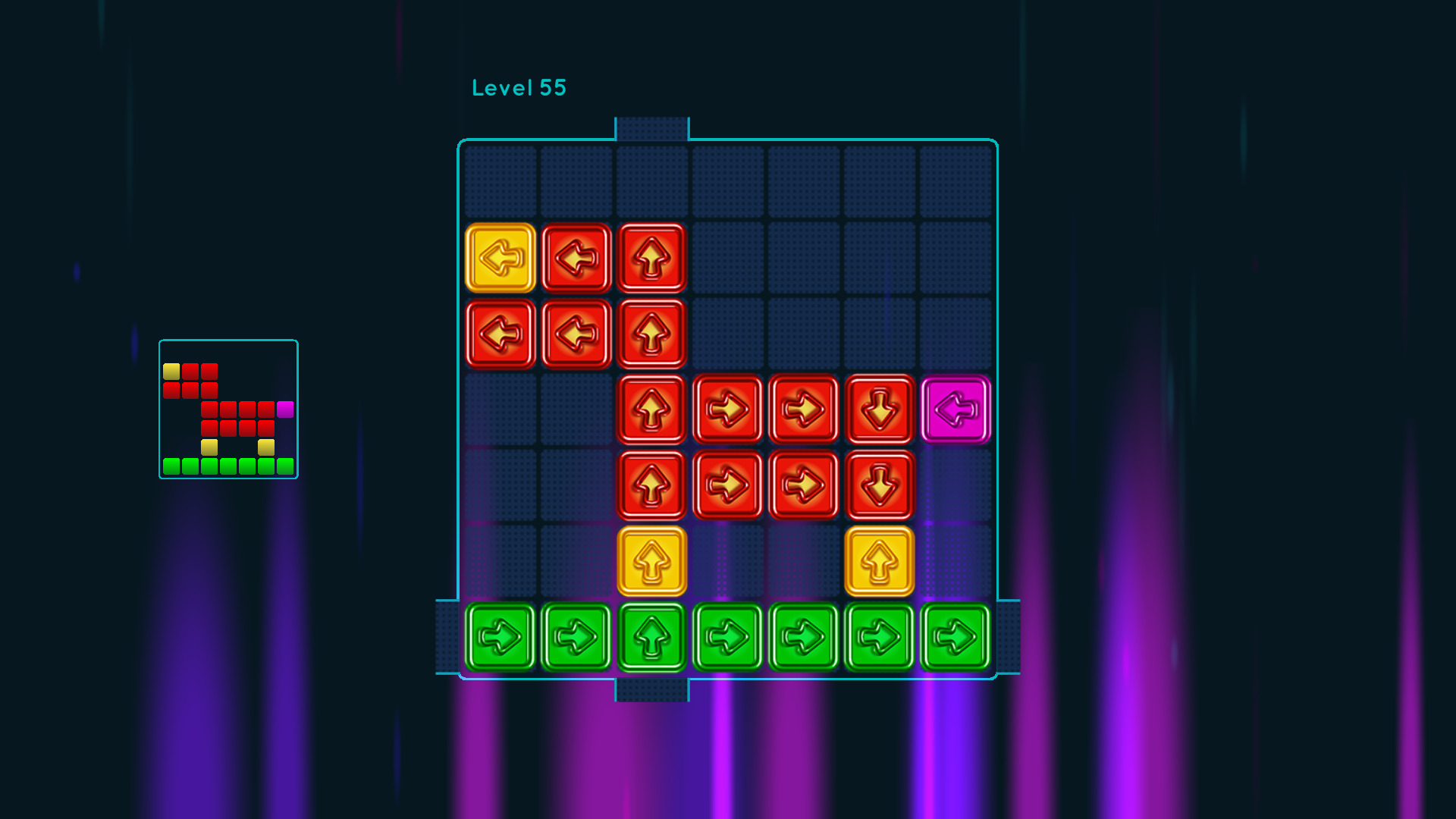
Task: Select an empty cell in the top grid row
Action: (727, 180)
